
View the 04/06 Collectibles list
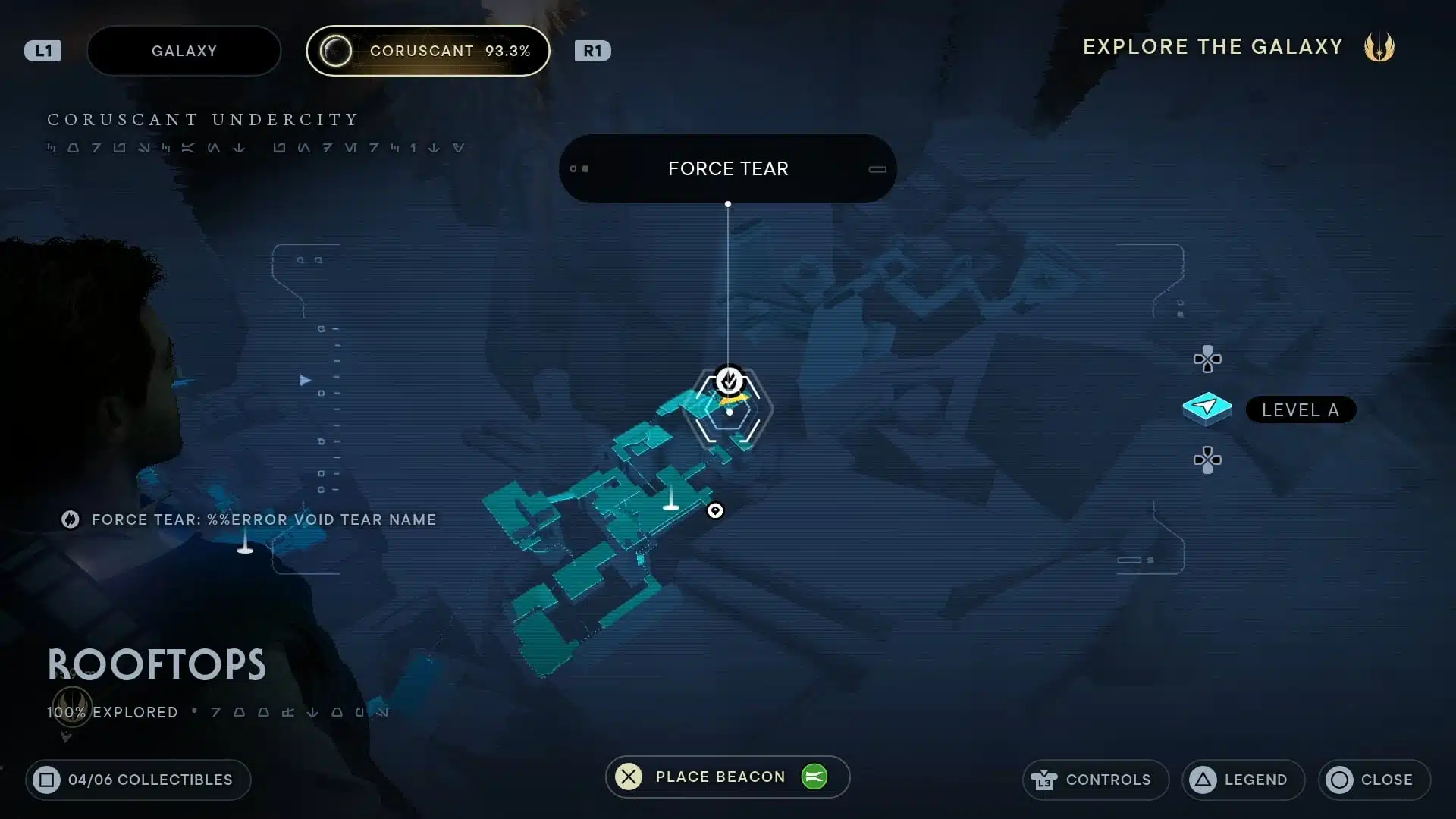point(138,780)
